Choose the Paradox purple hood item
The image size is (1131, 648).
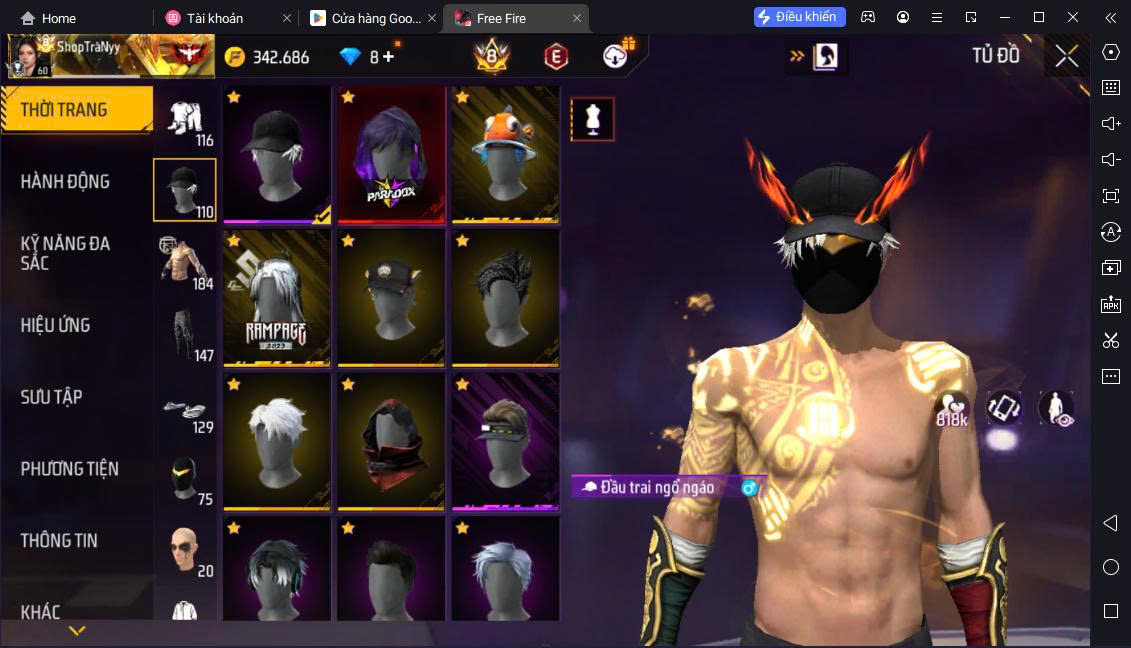click(x=391, y=154)
